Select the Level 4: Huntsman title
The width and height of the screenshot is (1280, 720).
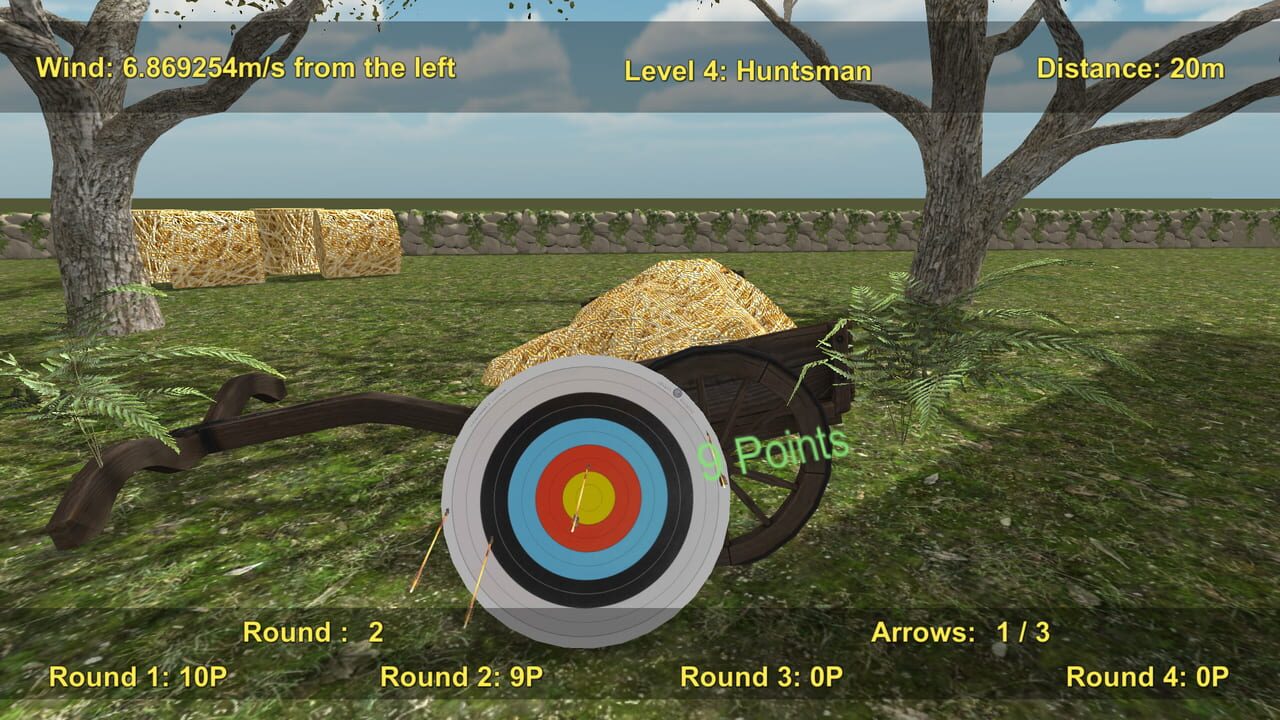[x=750, y=71]
